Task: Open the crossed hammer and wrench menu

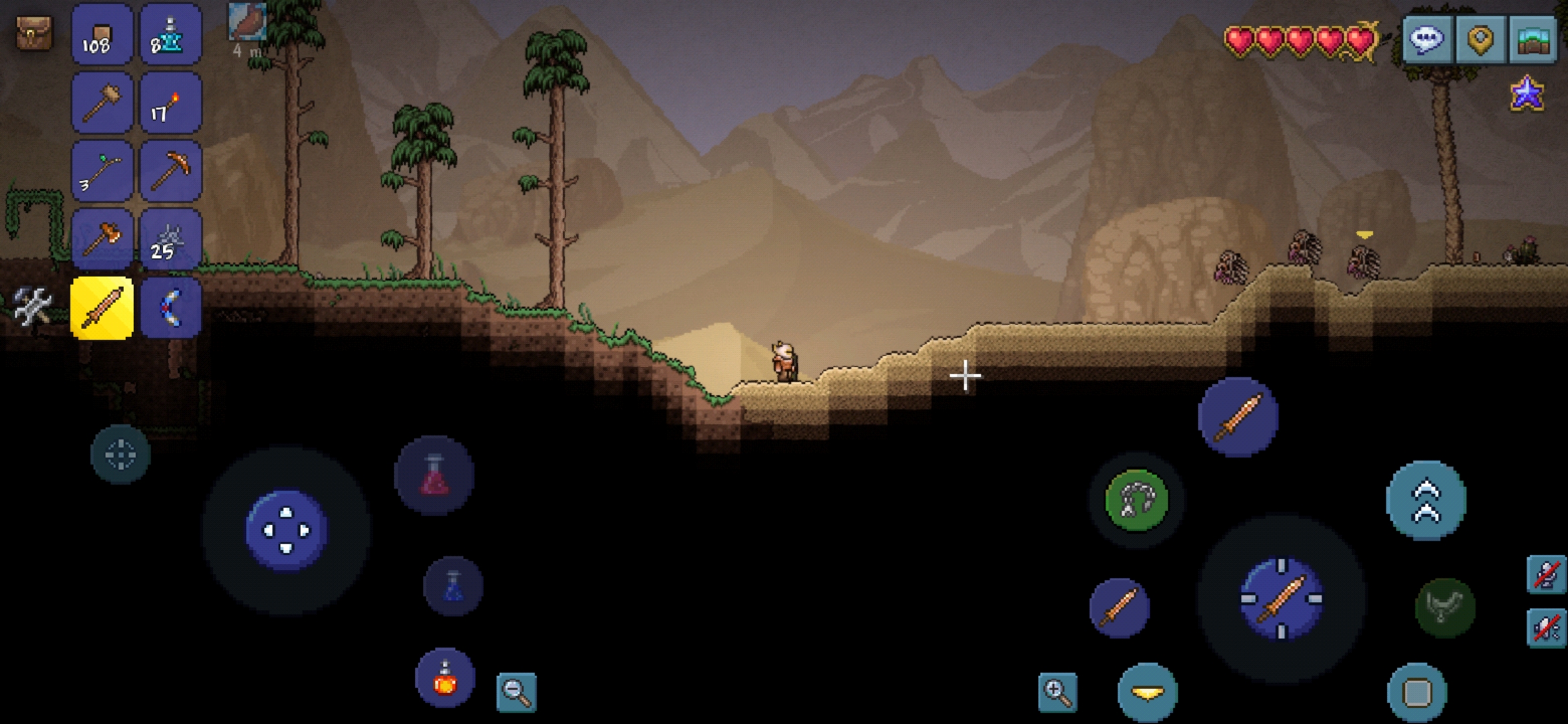Action: pyautogui.click(x=32, y=307)
